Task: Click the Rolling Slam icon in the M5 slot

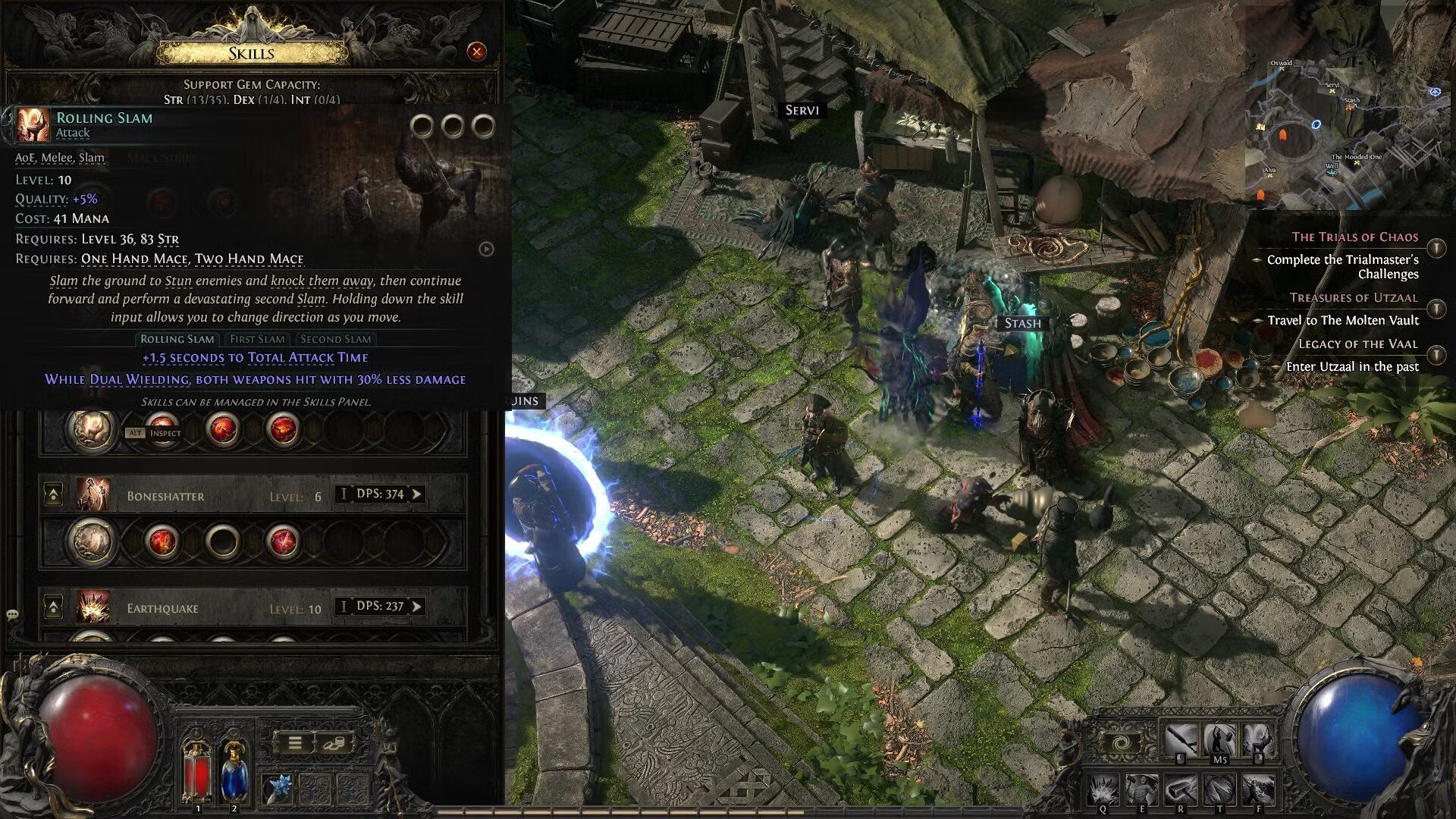Action: point(1219,739)
